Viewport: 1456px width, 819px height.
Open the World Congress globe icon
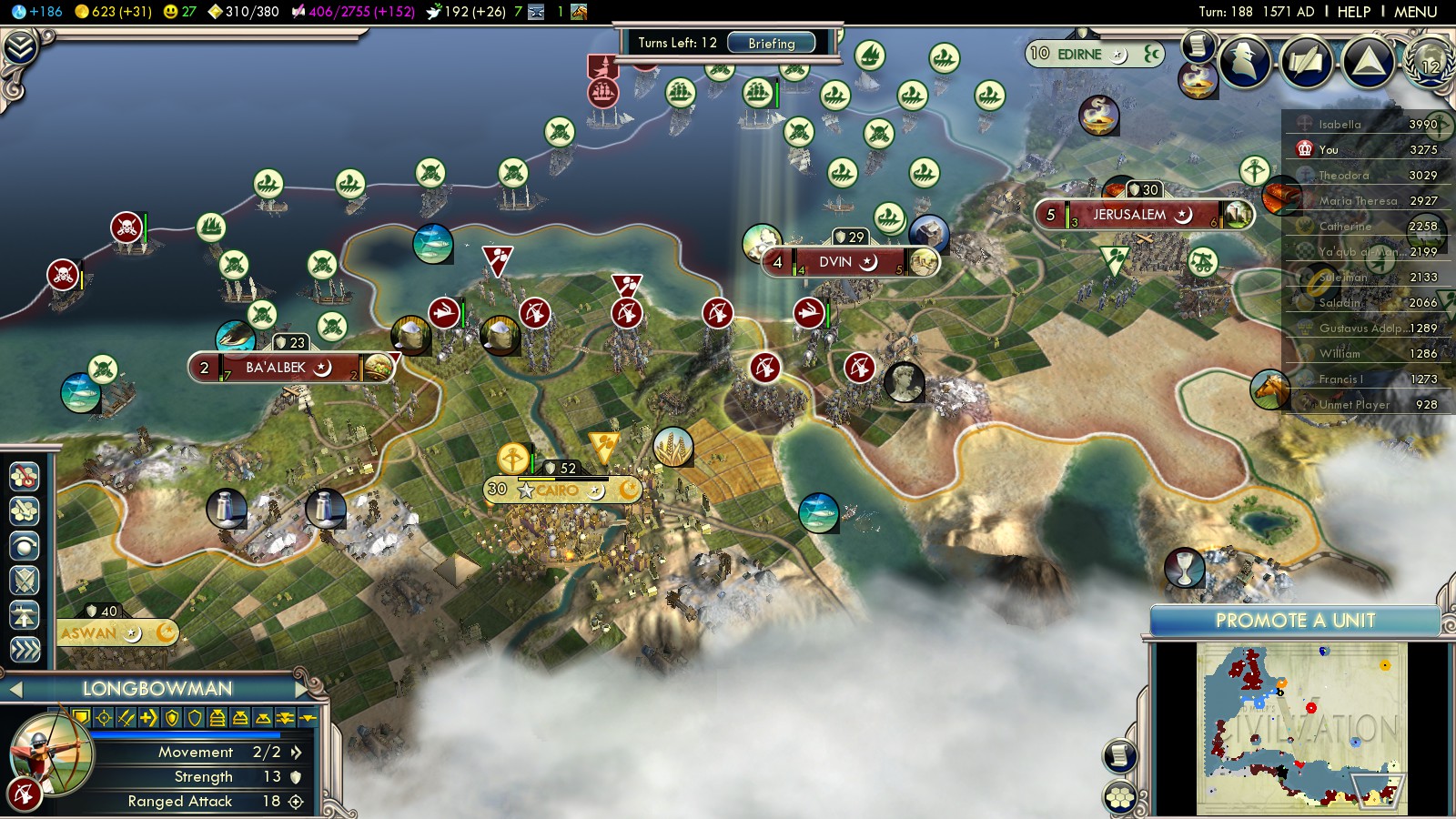[x=1429, y=62]
